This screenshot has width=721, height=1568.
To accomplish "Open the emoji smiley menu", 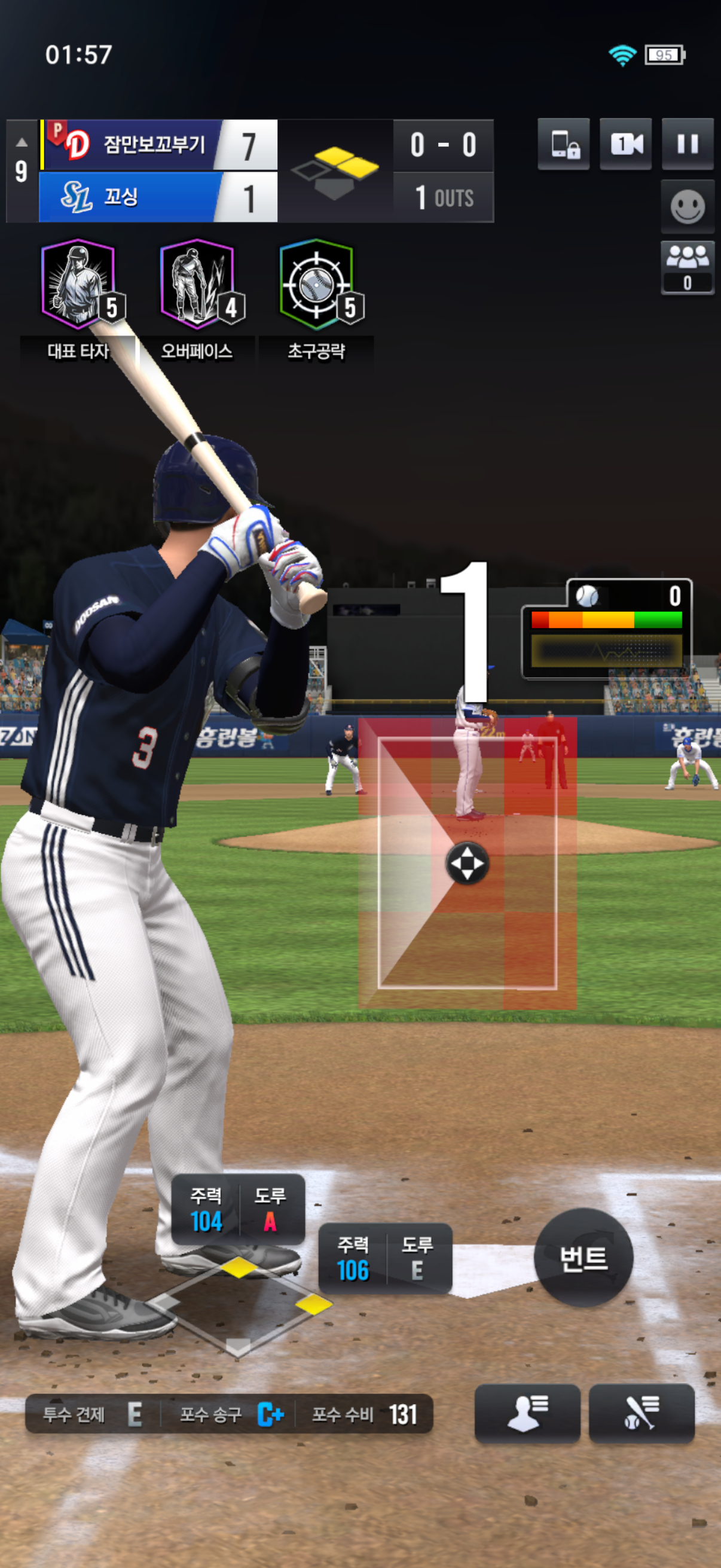I will coord(688,207).
